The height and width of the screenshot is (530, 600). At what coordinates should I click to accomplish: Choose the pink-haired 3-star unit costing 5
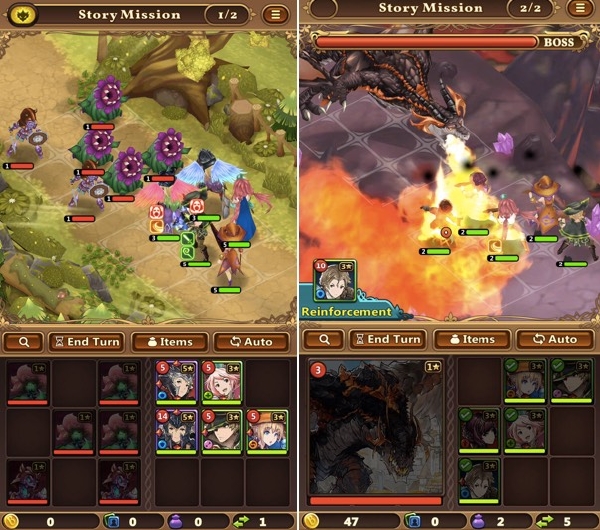(221, 382)
